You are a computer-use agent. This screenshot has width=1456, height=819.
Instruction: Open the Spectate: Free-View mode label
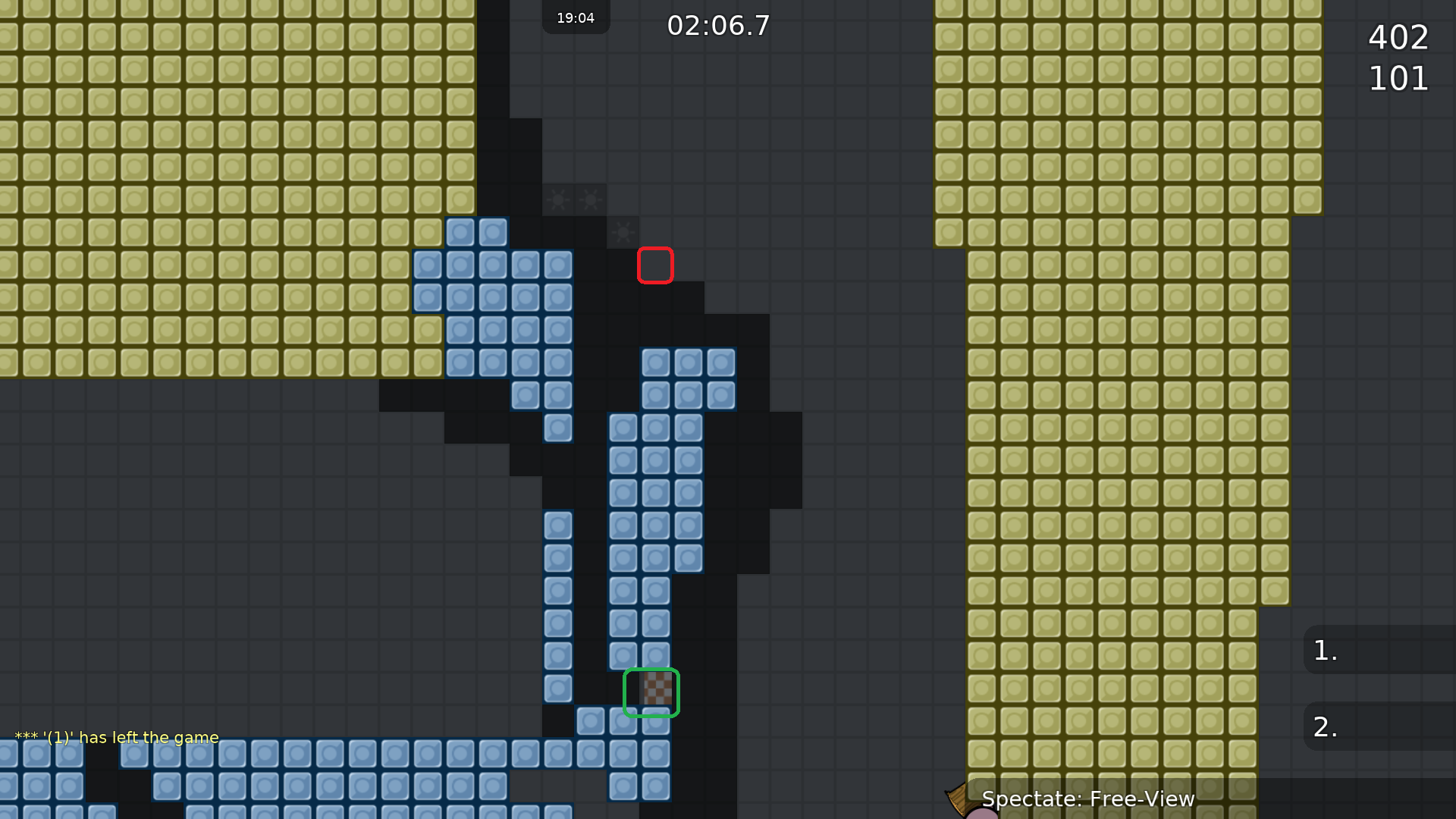pyautogui.click(x=1087, y=799)
